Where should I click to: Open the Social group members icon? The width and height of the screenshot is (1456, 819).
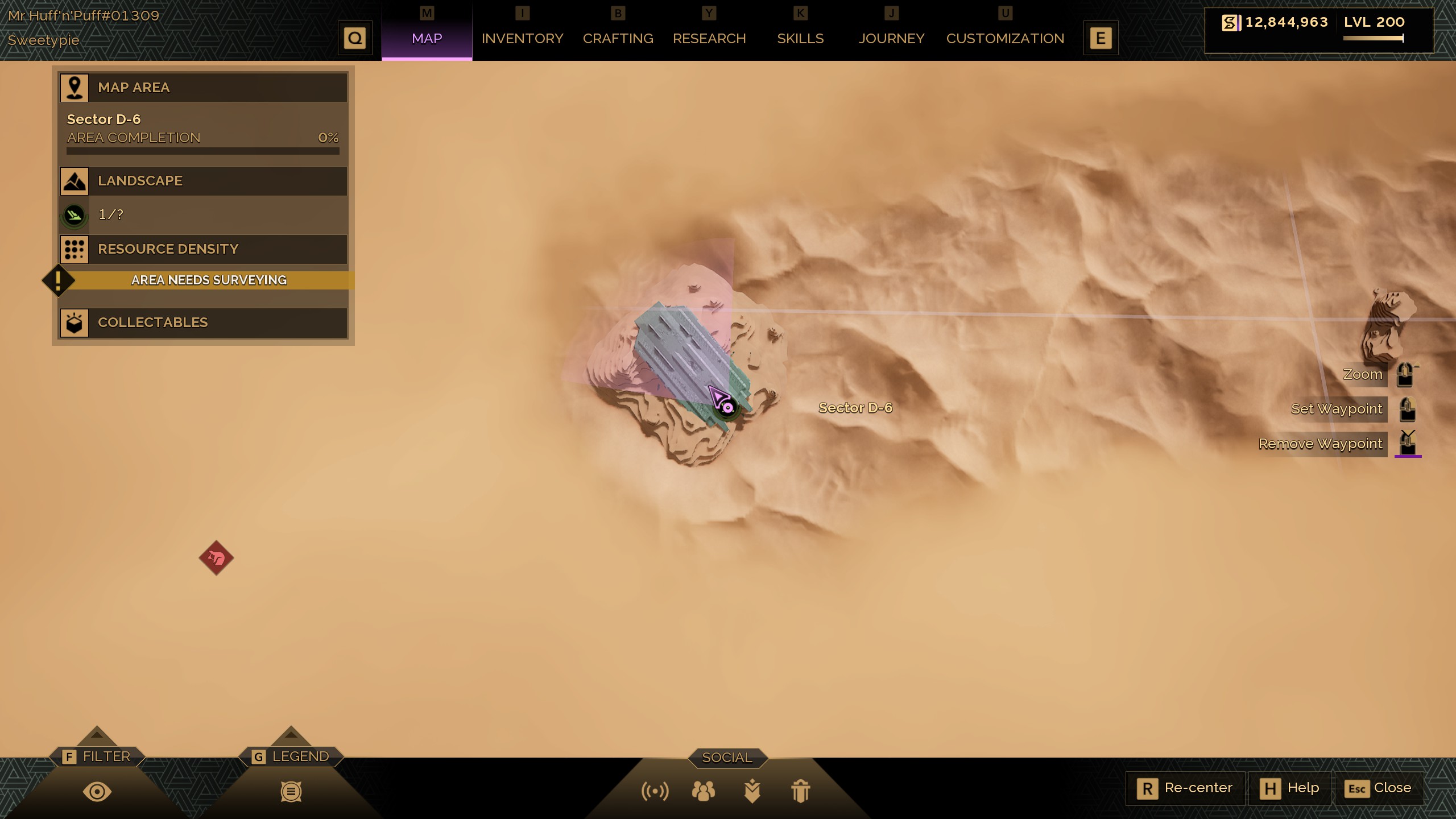click(x=704, y=791)
